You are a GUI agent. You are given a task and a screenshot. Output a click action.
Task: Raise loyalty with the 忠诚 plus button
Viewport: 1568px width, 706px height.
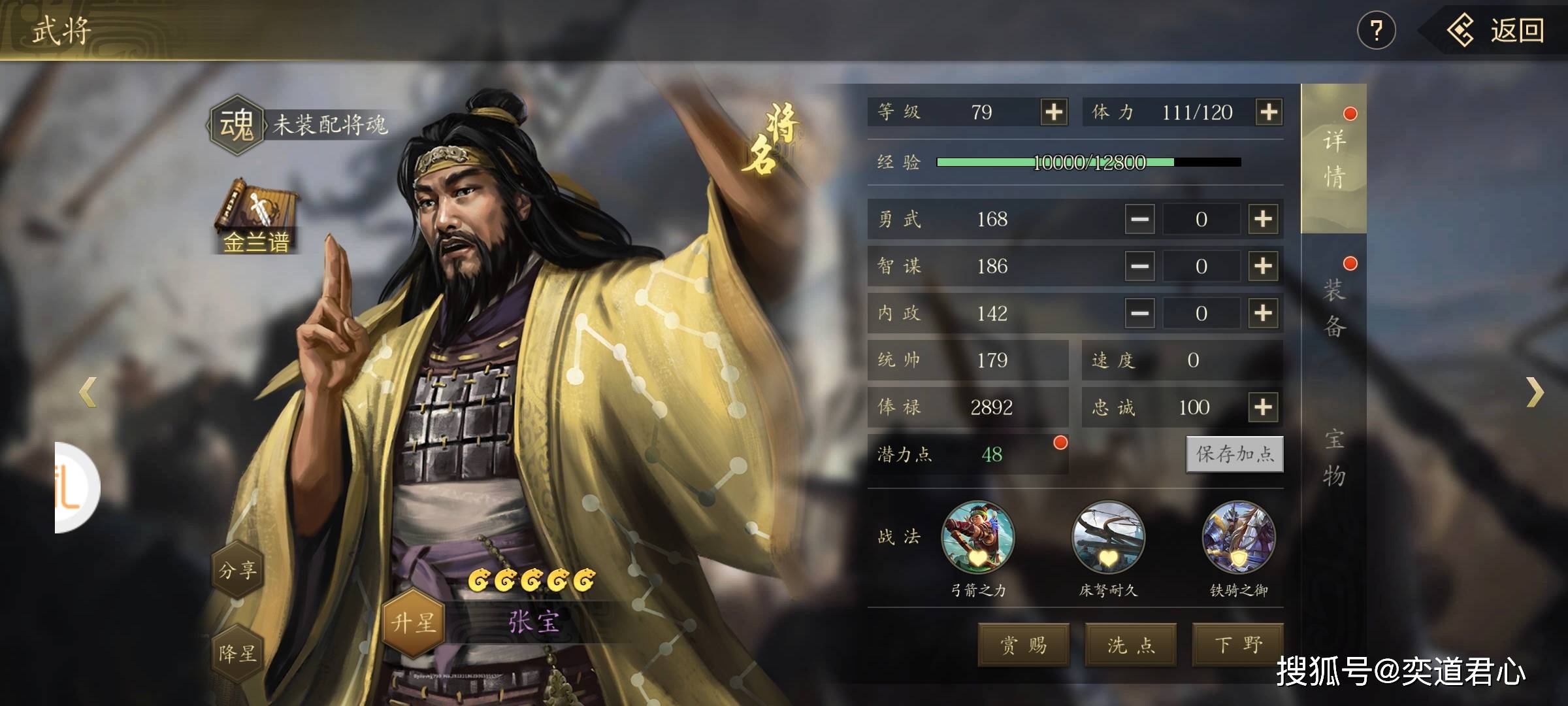coord(1263,407)
